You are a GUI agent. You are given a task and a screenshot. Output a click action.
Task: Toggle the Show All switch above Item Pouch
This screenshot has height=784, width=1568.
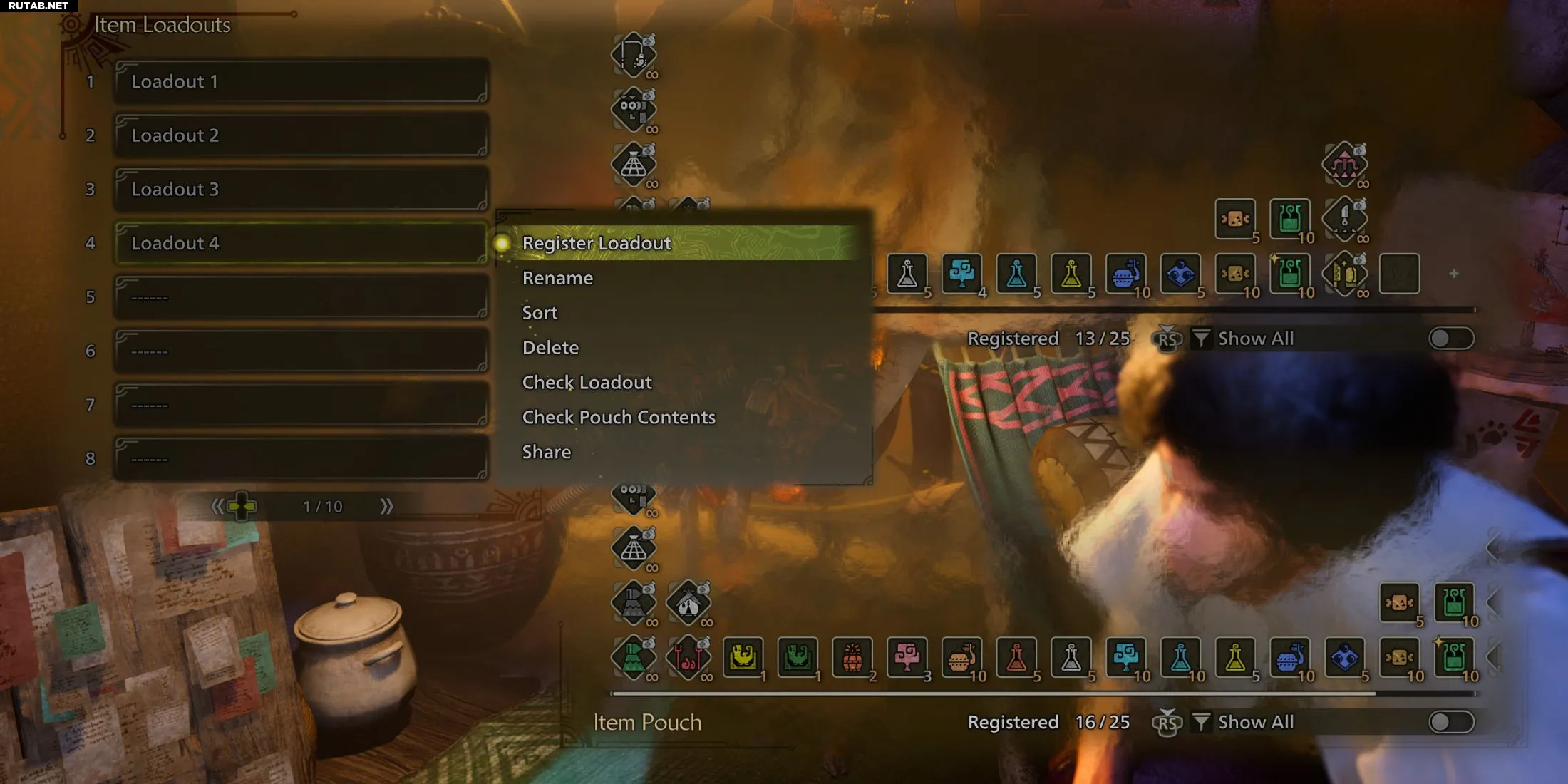pos(1450,722)
